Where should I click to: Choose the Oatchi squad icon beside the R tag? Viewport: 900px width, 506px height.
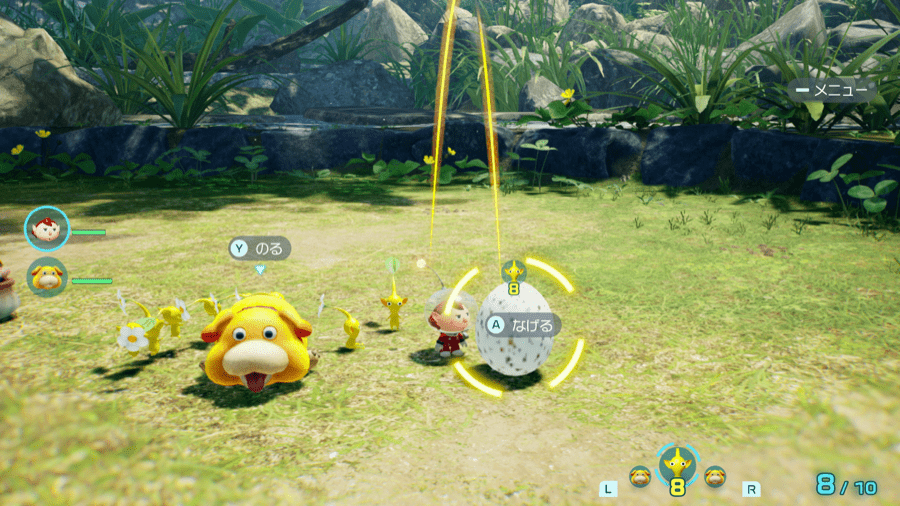click(715, 477)
